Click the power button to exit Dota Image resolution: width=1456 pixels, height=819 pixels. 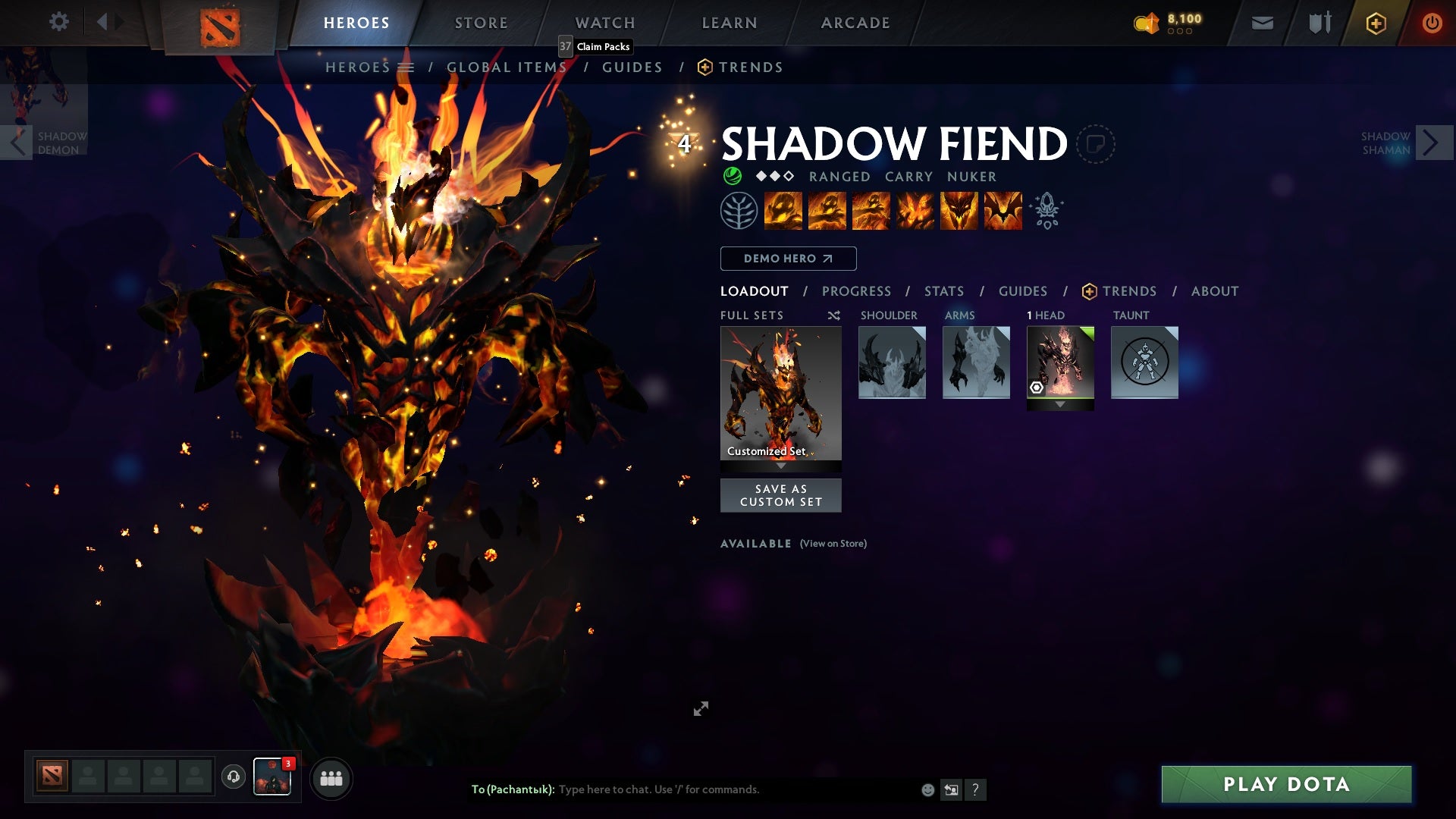[x=1432, y=22]
